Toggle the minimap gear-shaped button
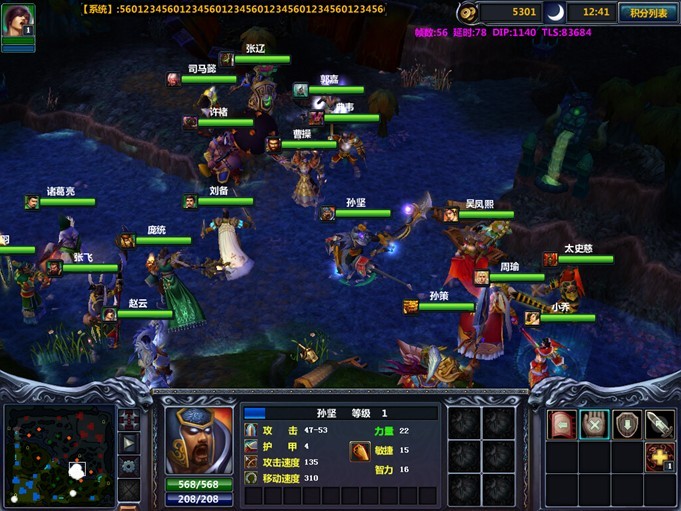 click(129, 466)
